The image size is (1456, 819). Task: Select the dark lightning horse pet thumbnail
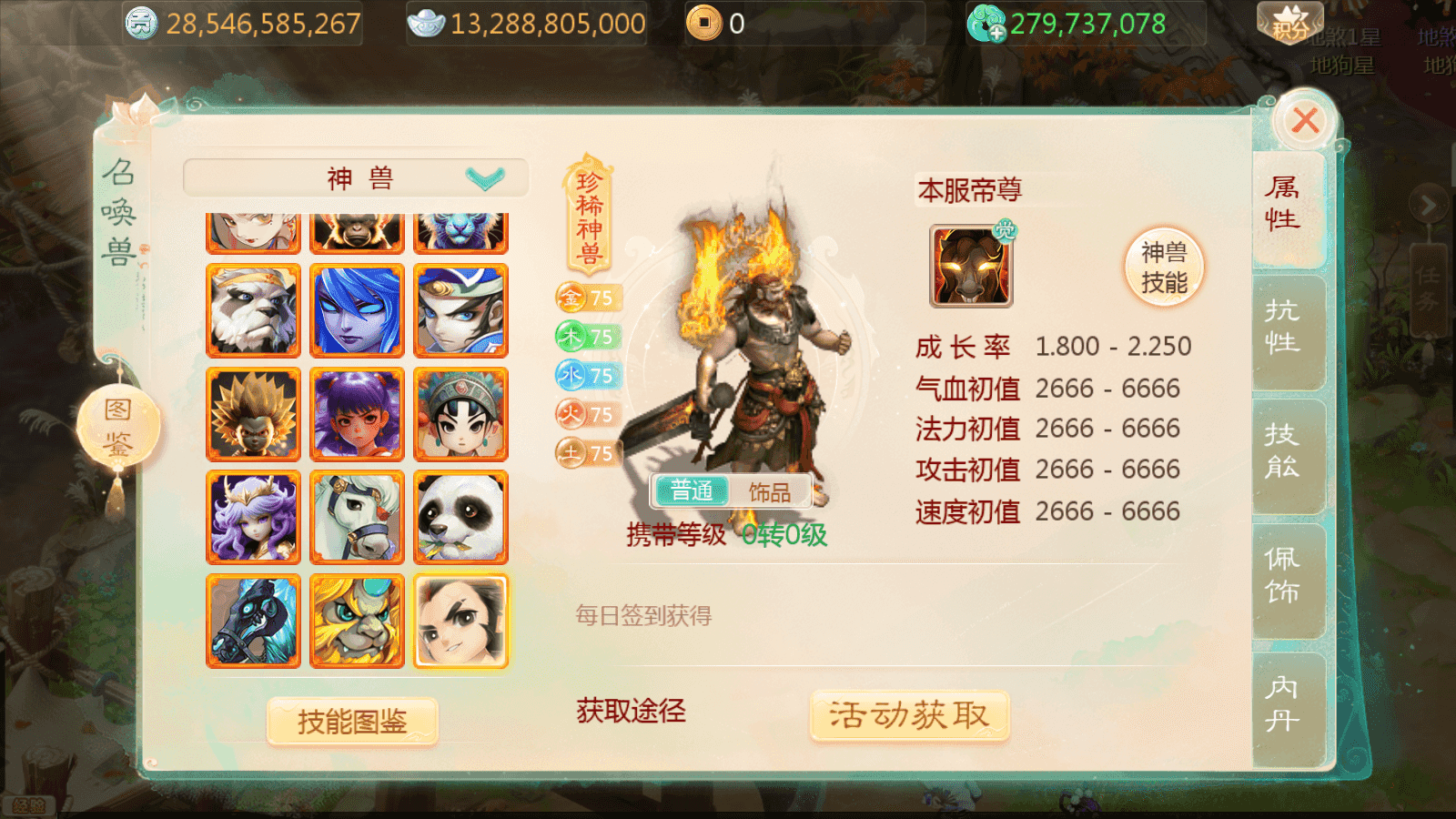252,621
